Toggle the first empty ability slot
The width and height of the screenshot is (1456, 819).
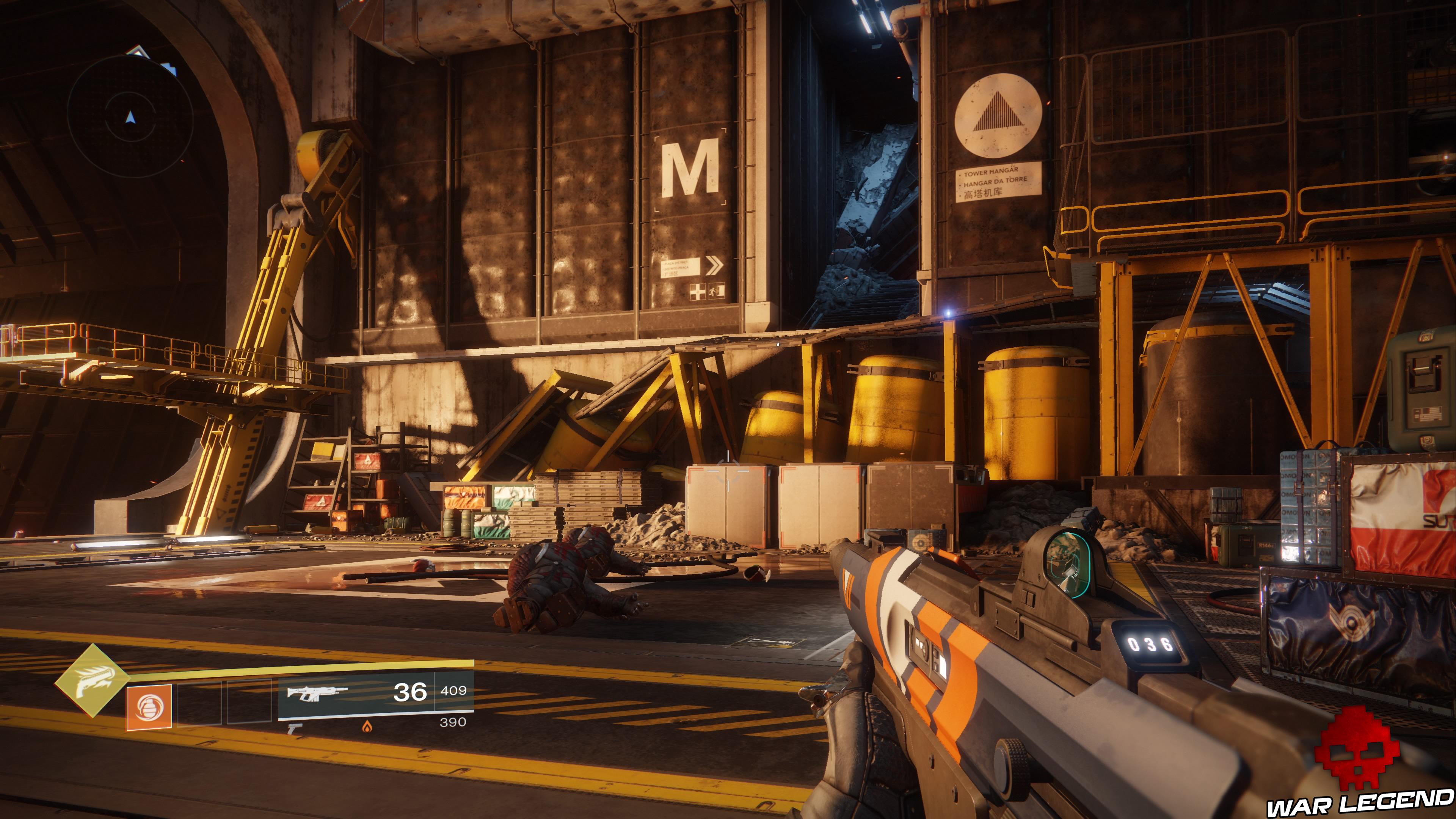tap(200, 702)
